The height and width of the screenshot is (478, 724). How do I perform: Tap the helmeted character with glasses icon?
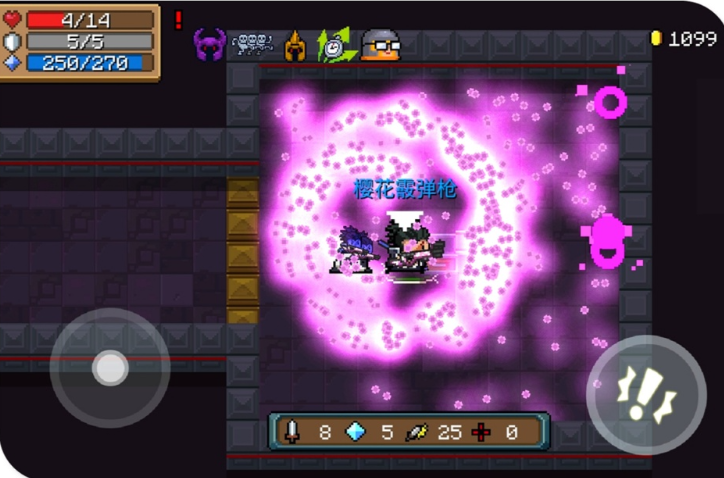point(380,45)
